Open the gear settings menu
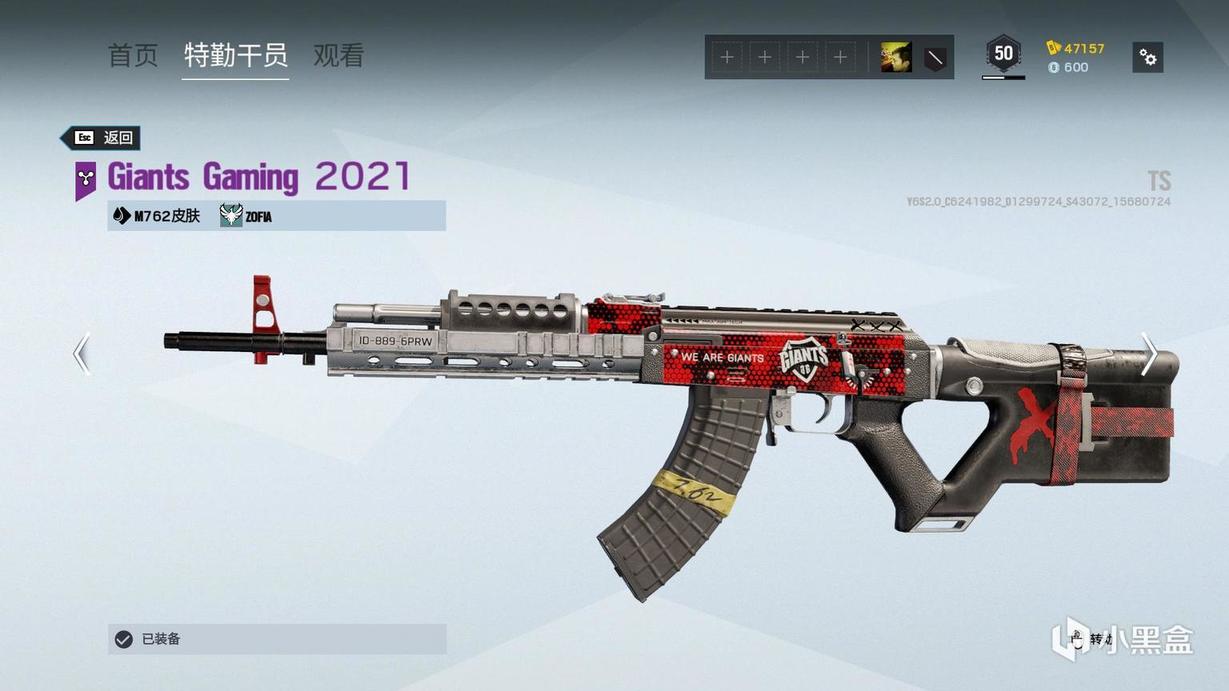The width and height of the screenshot is (1229, 691). click(1148, 58)
